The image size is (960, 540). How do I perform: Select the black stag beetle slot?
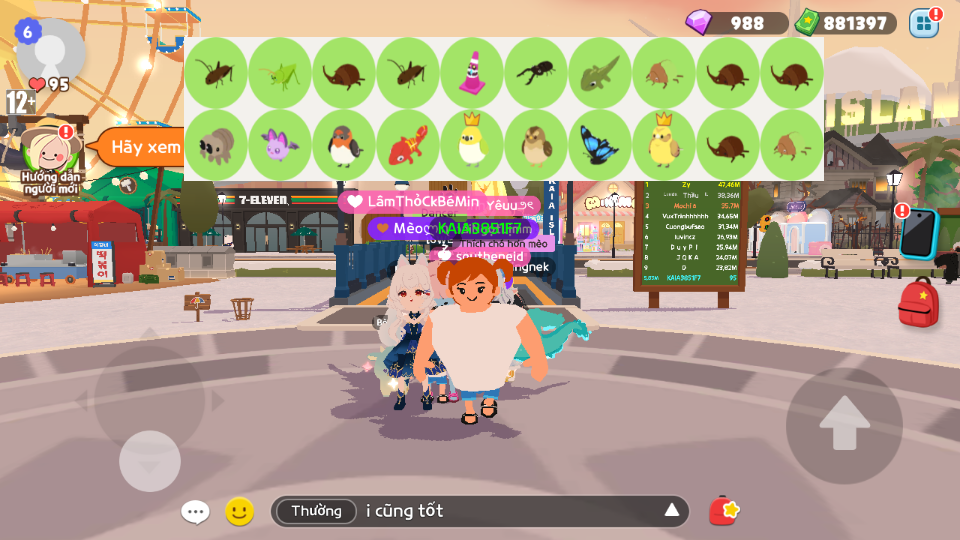tap(536, 73)
